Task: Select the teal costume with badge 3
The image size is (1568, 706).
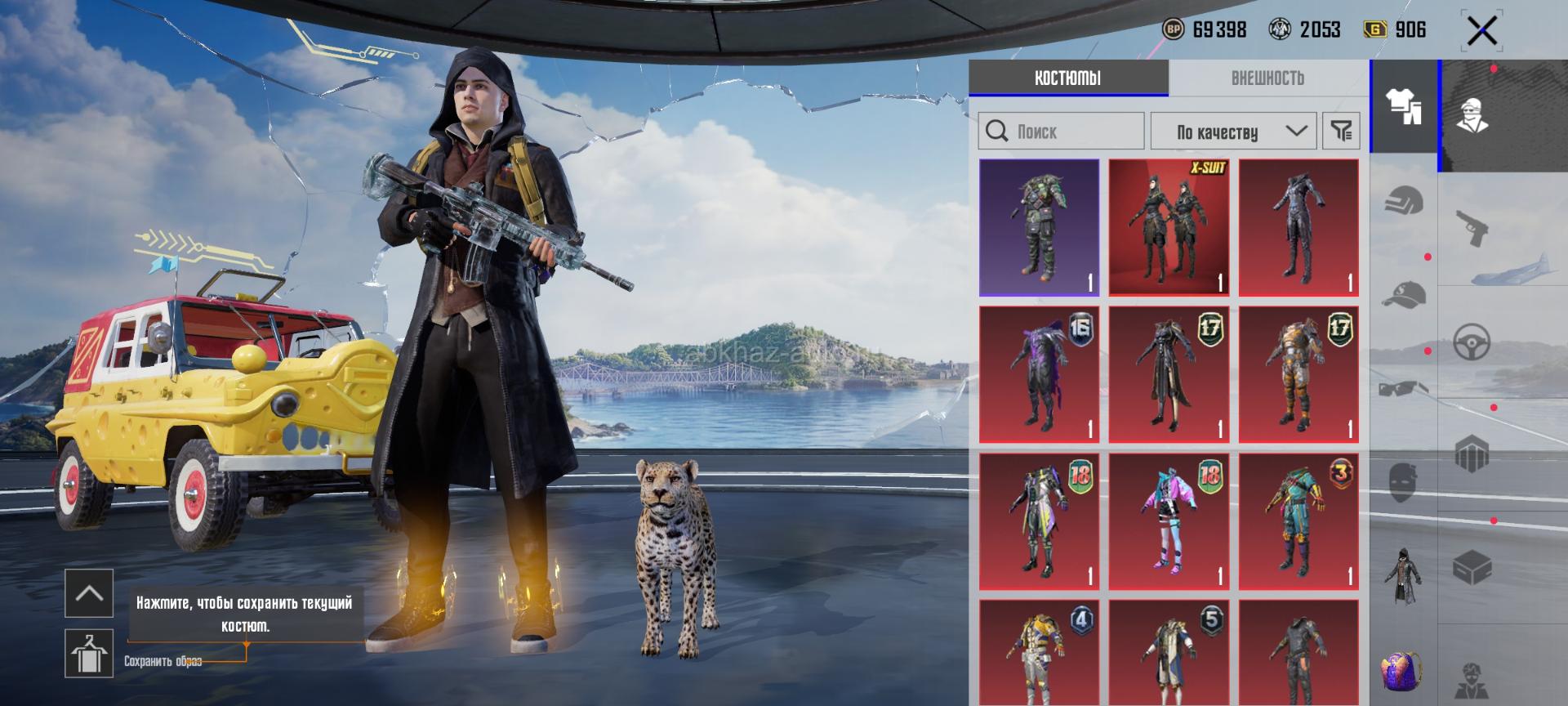Action: (x=1298, y=521)
